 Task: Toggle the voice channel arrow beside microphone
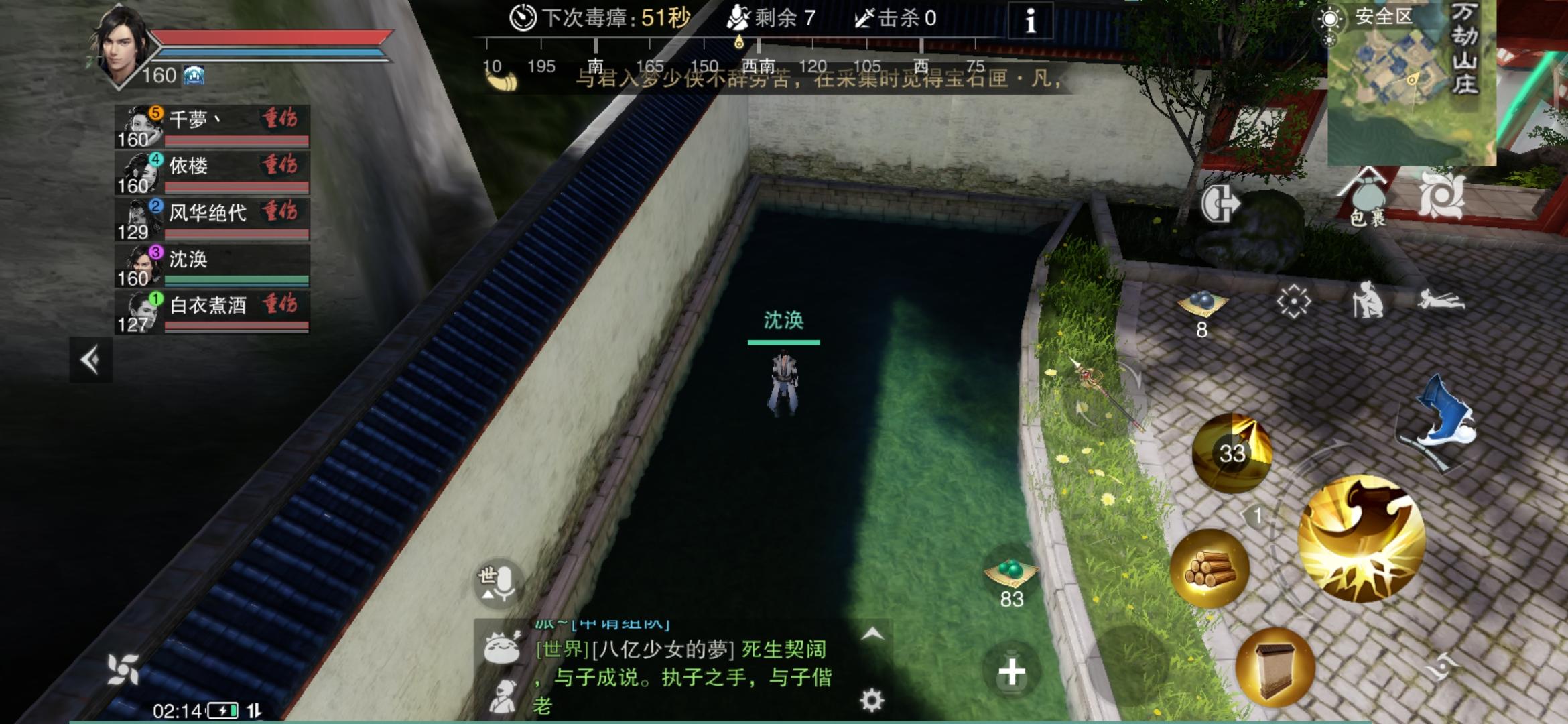[x=488, y=595]
